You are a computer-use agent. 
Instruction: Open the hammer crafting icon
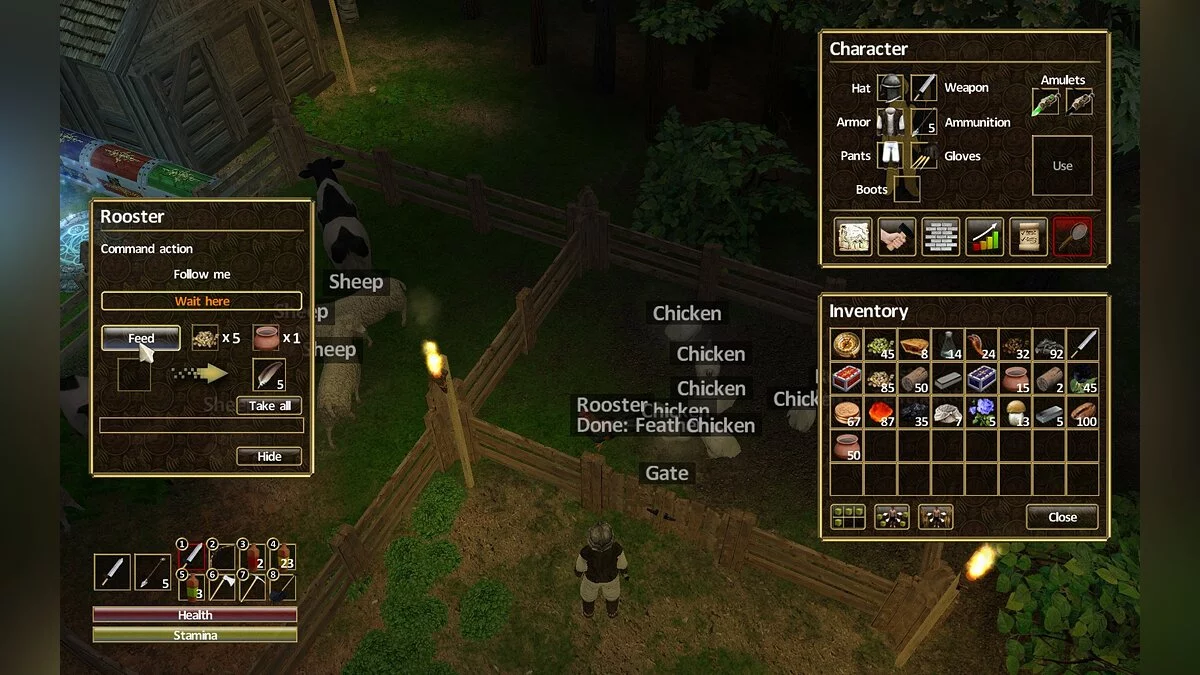click(897, 237)
